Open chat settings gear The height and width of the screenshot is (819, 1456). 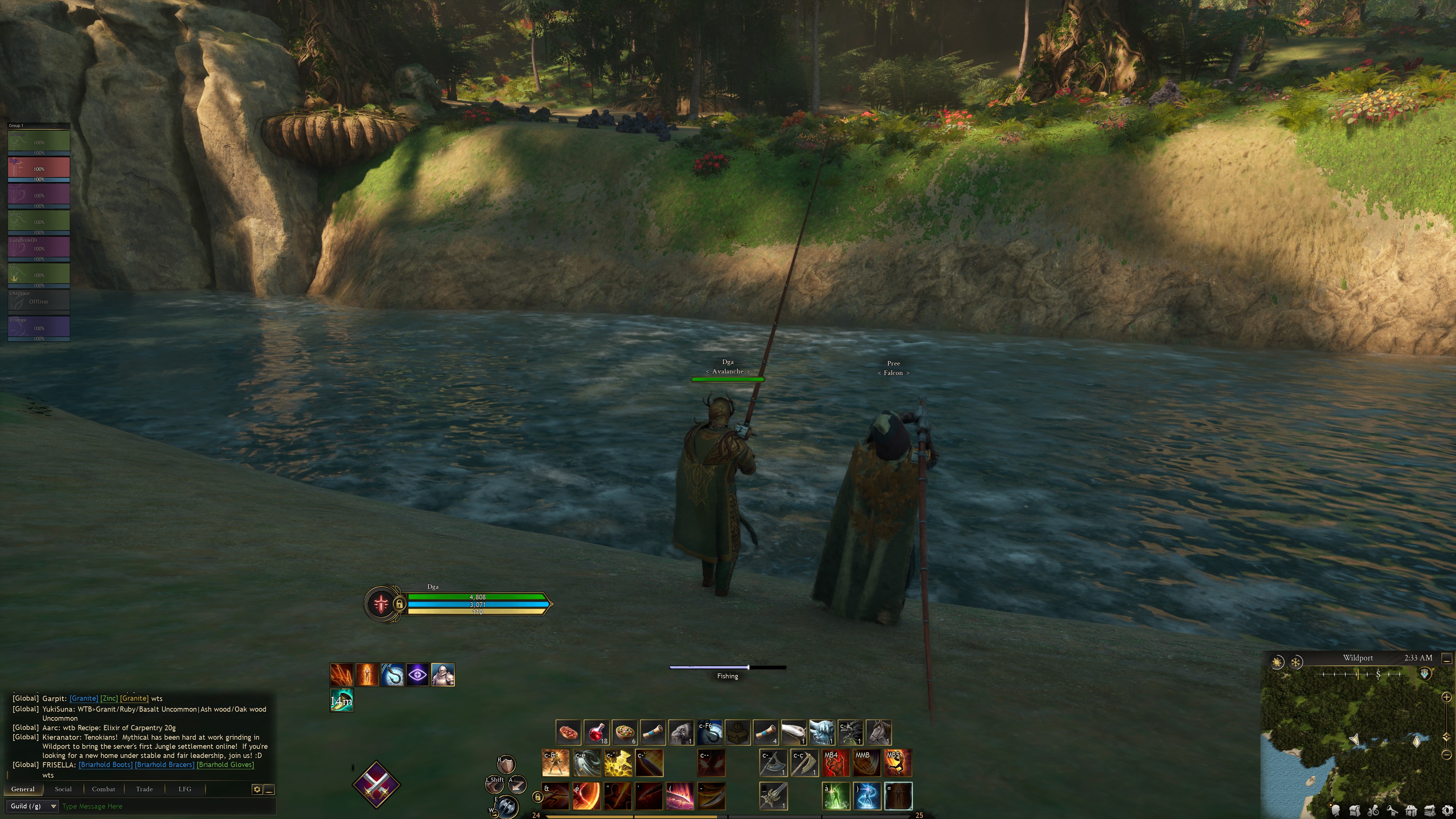pyautogui.click(x=257, y=789)
